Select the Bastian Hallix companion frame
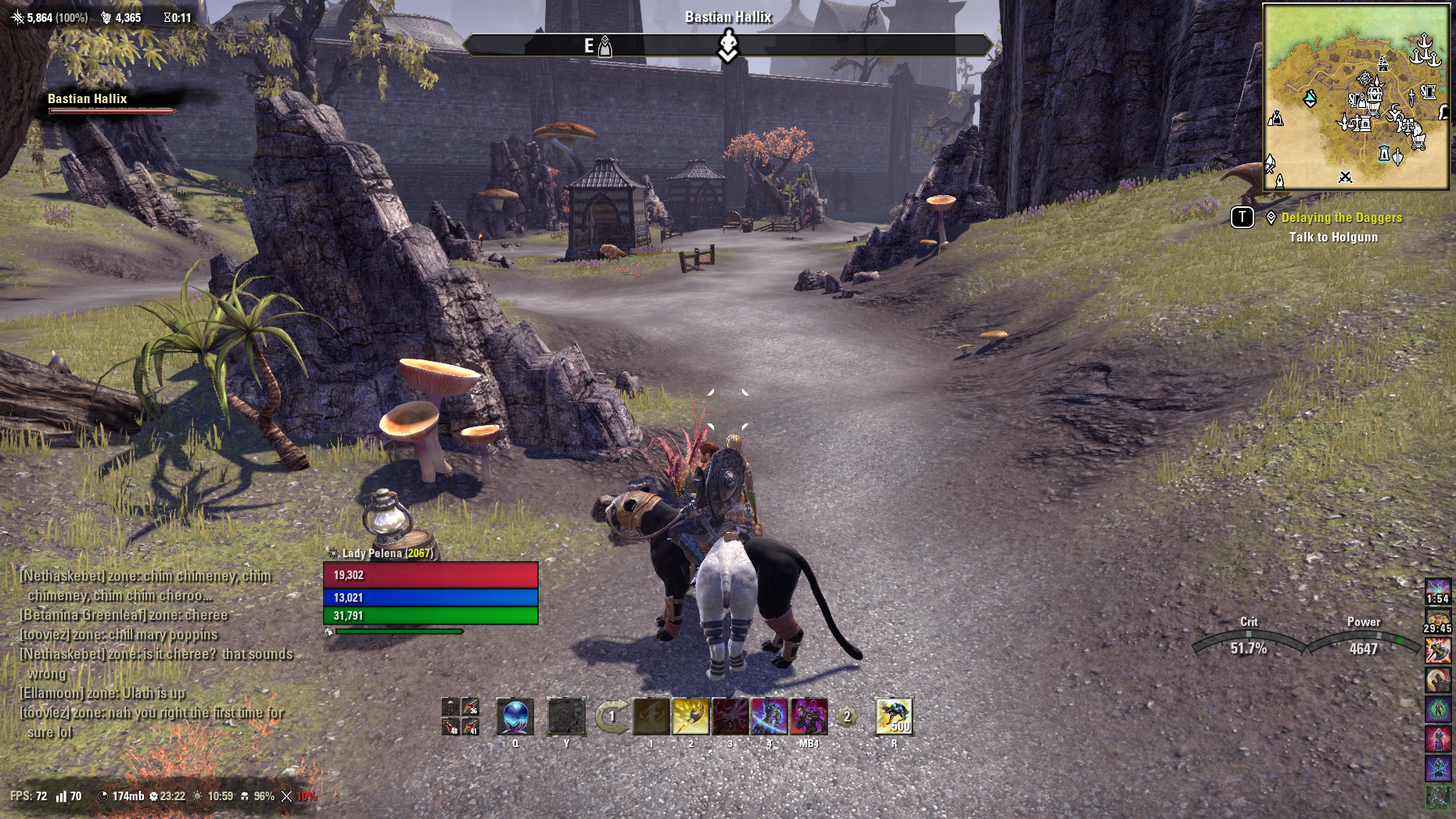This screenshot has width=1456, height=819. coord(109,102)
